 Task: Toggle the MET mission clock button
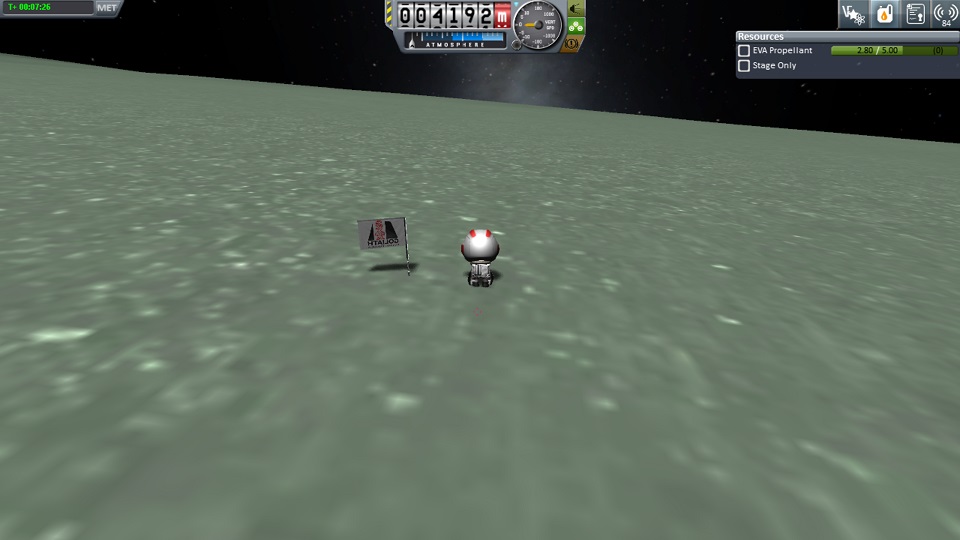(x=107, y=7)
